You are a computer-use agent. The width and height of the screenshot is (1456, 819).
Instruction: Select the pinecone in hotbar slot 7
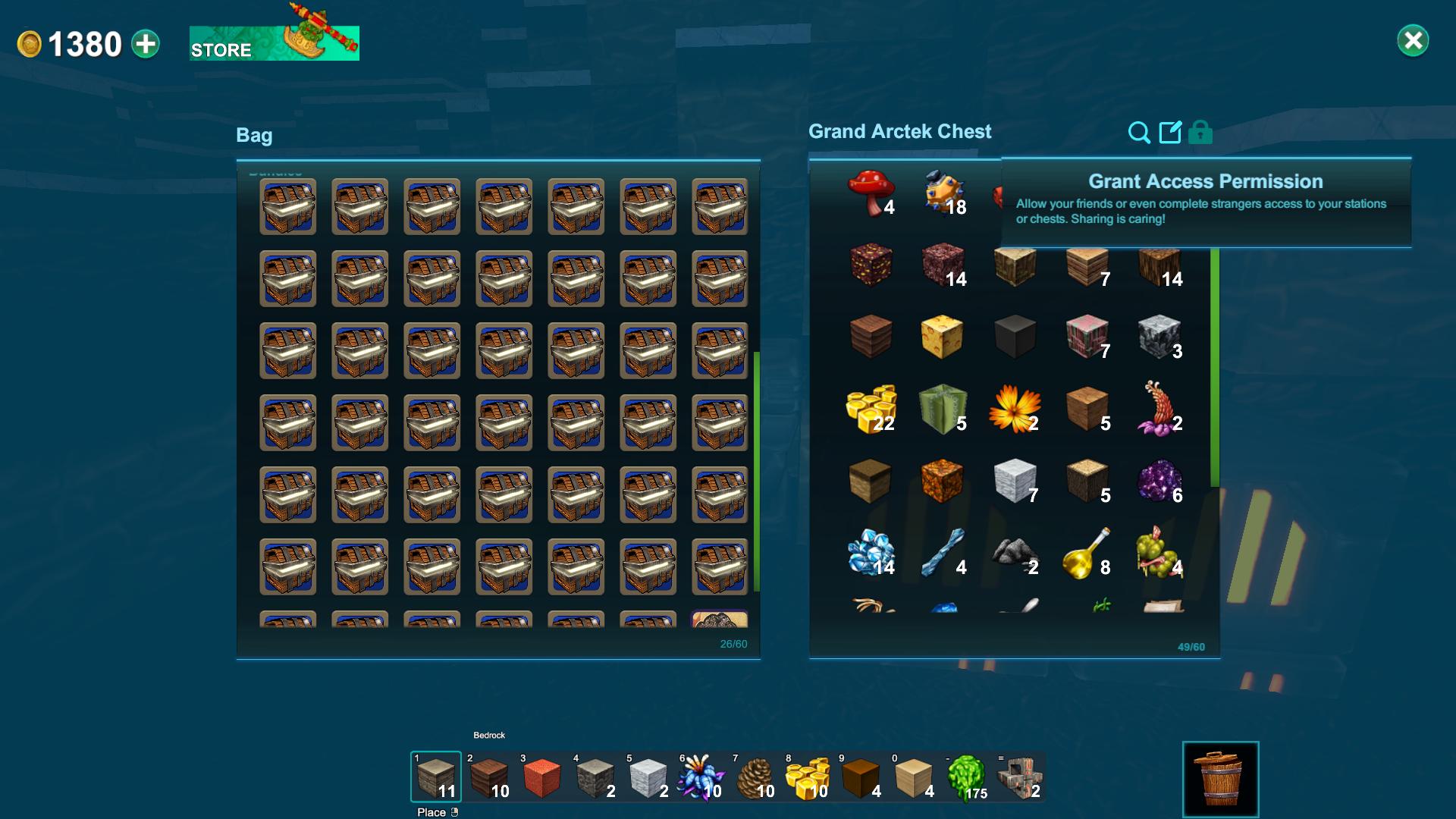[x=756, y=777]
